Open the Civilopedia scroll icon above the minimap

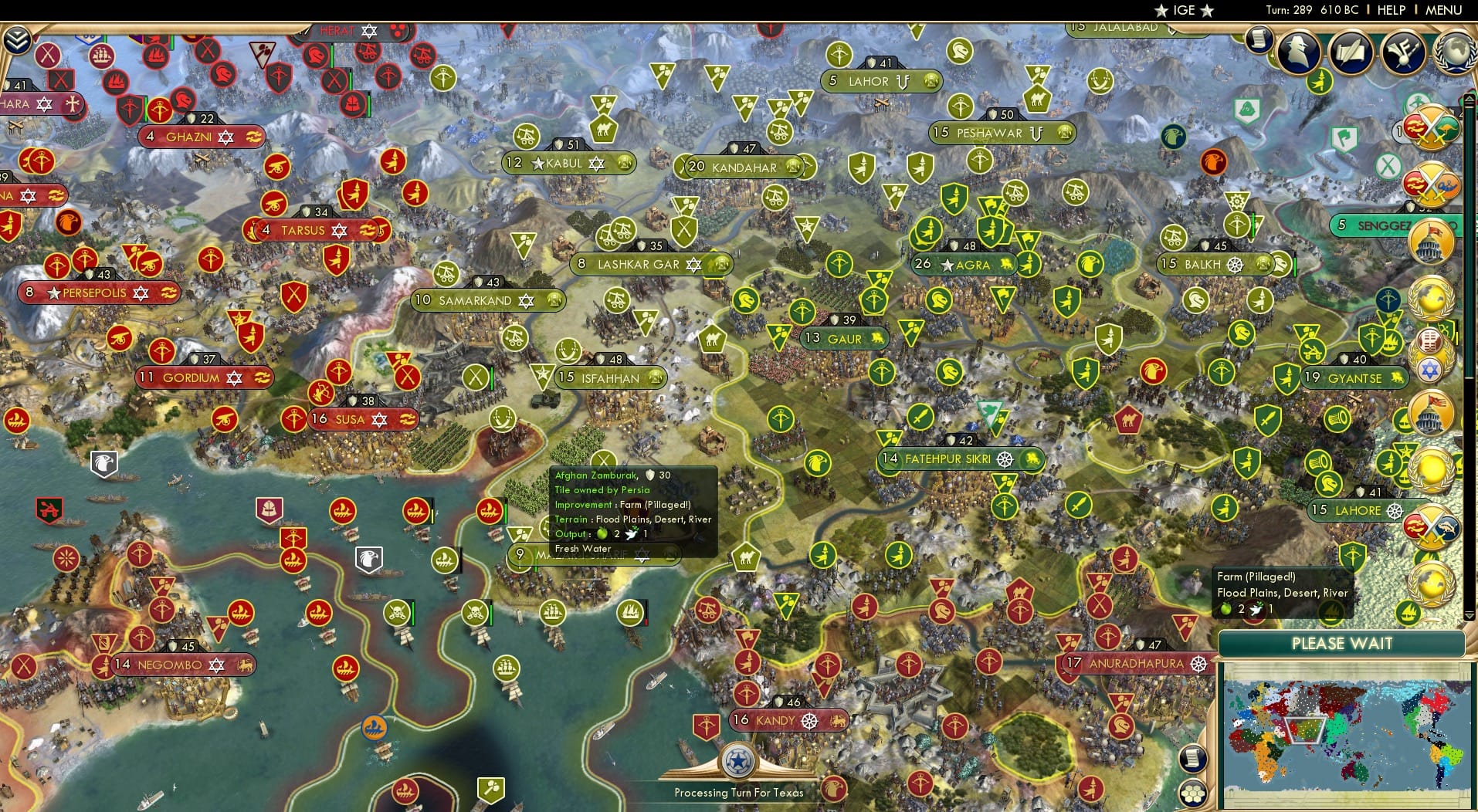click(1192, 759)
